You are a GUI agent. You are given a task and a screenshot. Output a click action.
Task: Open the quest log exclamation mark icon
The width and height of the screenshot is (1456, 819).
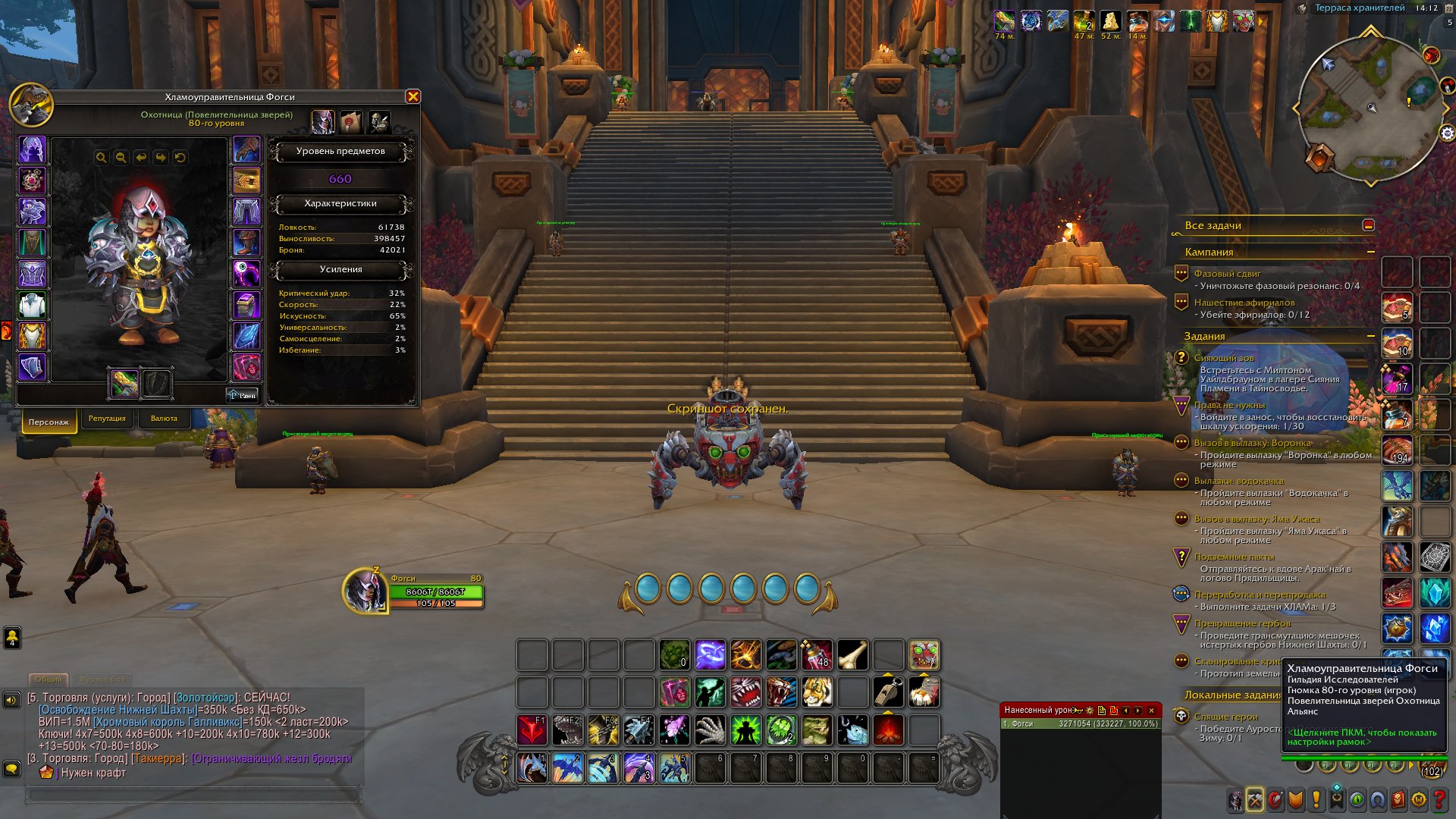point(1316,801)
